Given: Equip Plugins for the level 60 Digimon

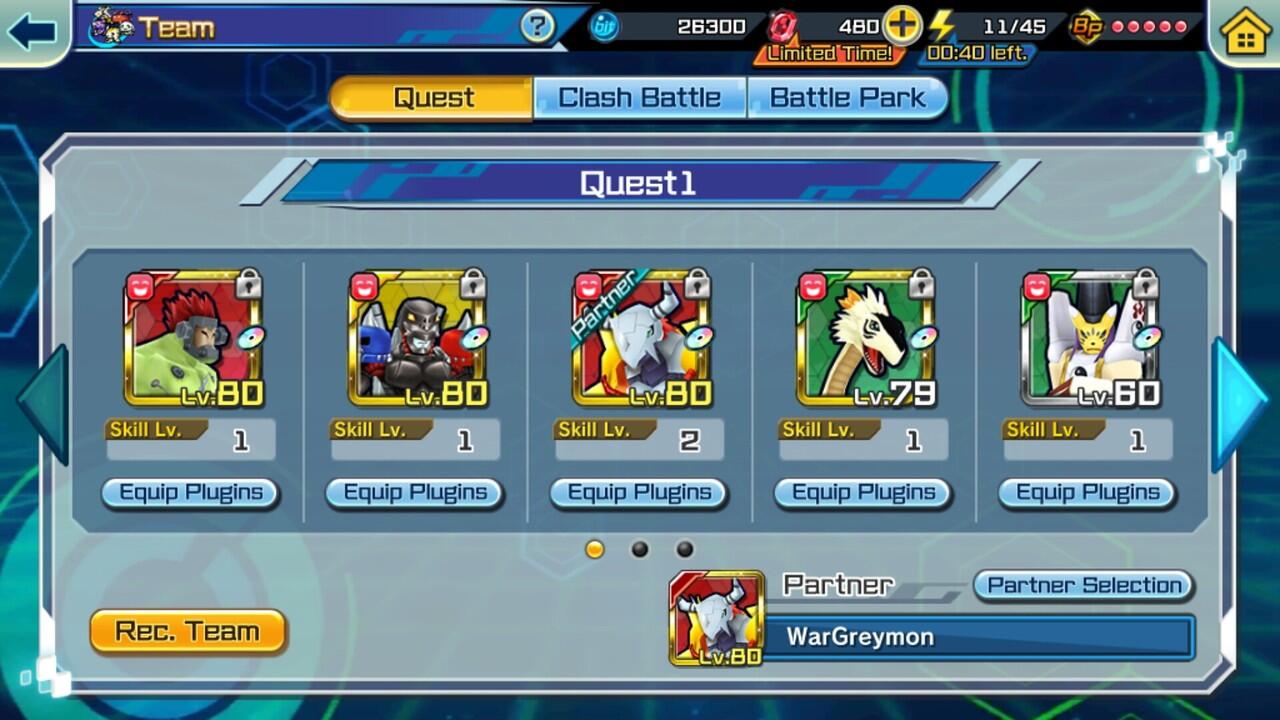Looking at the screenshot, I should click(1088, 493).
